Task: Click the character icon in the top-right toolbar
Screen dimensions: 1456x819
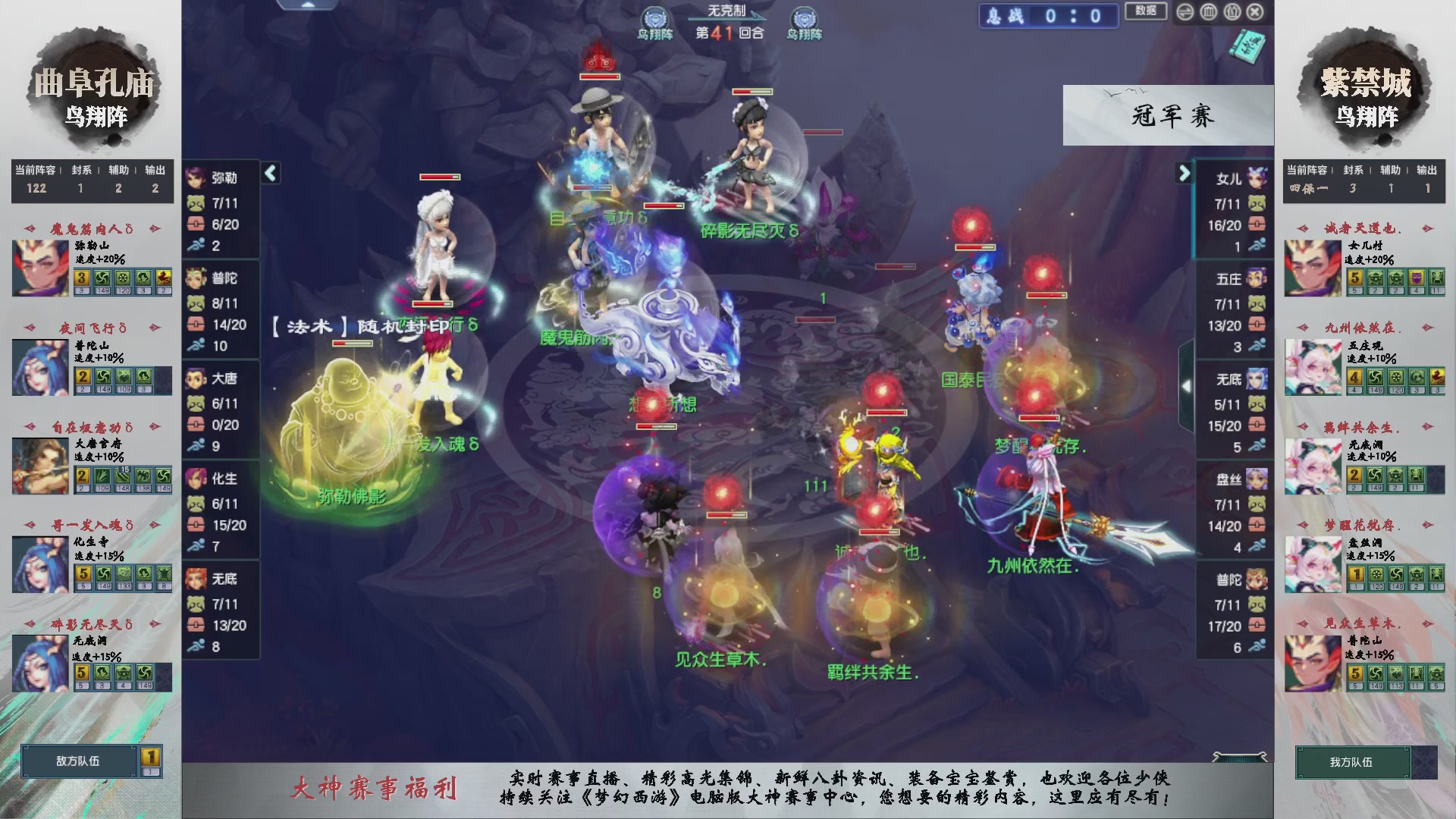Action: tap(1231, 11)
